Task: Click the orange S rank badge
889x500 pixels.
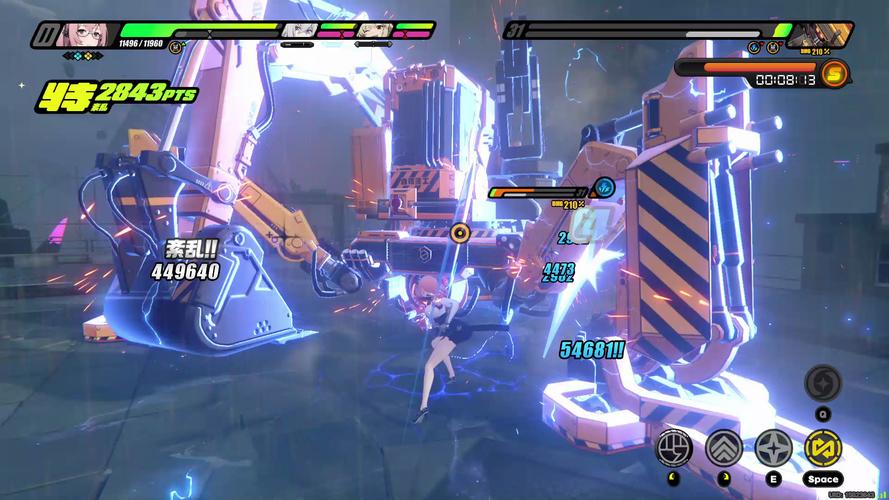Action: (833, 73)
